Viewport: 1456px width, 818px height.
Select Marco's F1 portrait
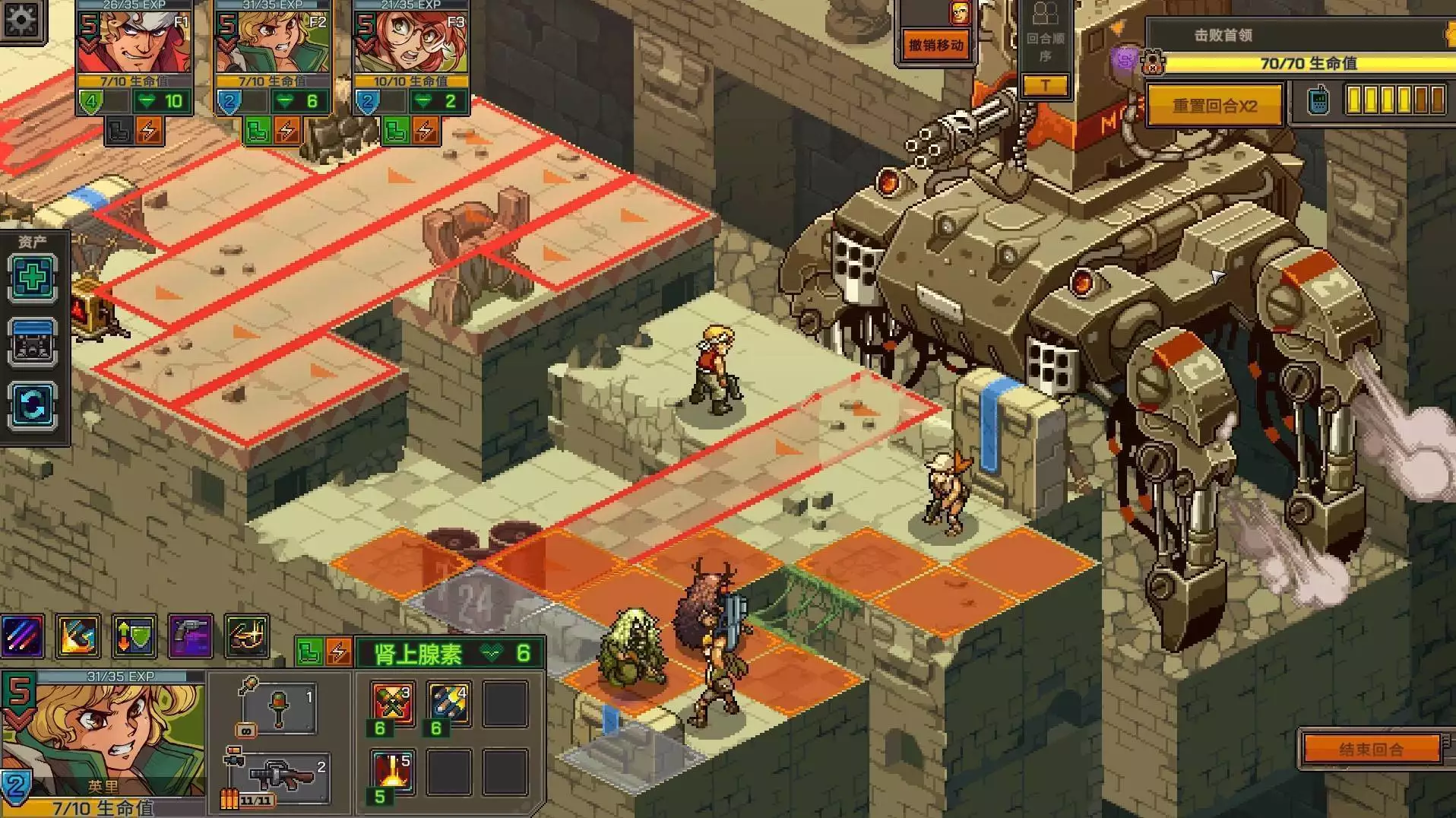[x=134, y=42]
